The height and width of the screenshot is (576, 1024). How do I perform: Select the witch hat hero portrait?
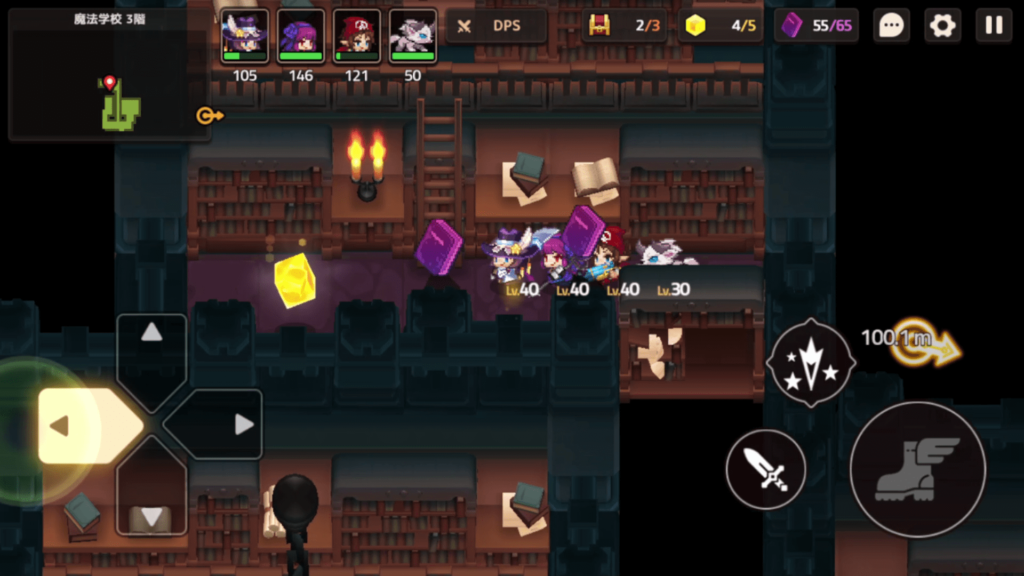pos(245,37)
